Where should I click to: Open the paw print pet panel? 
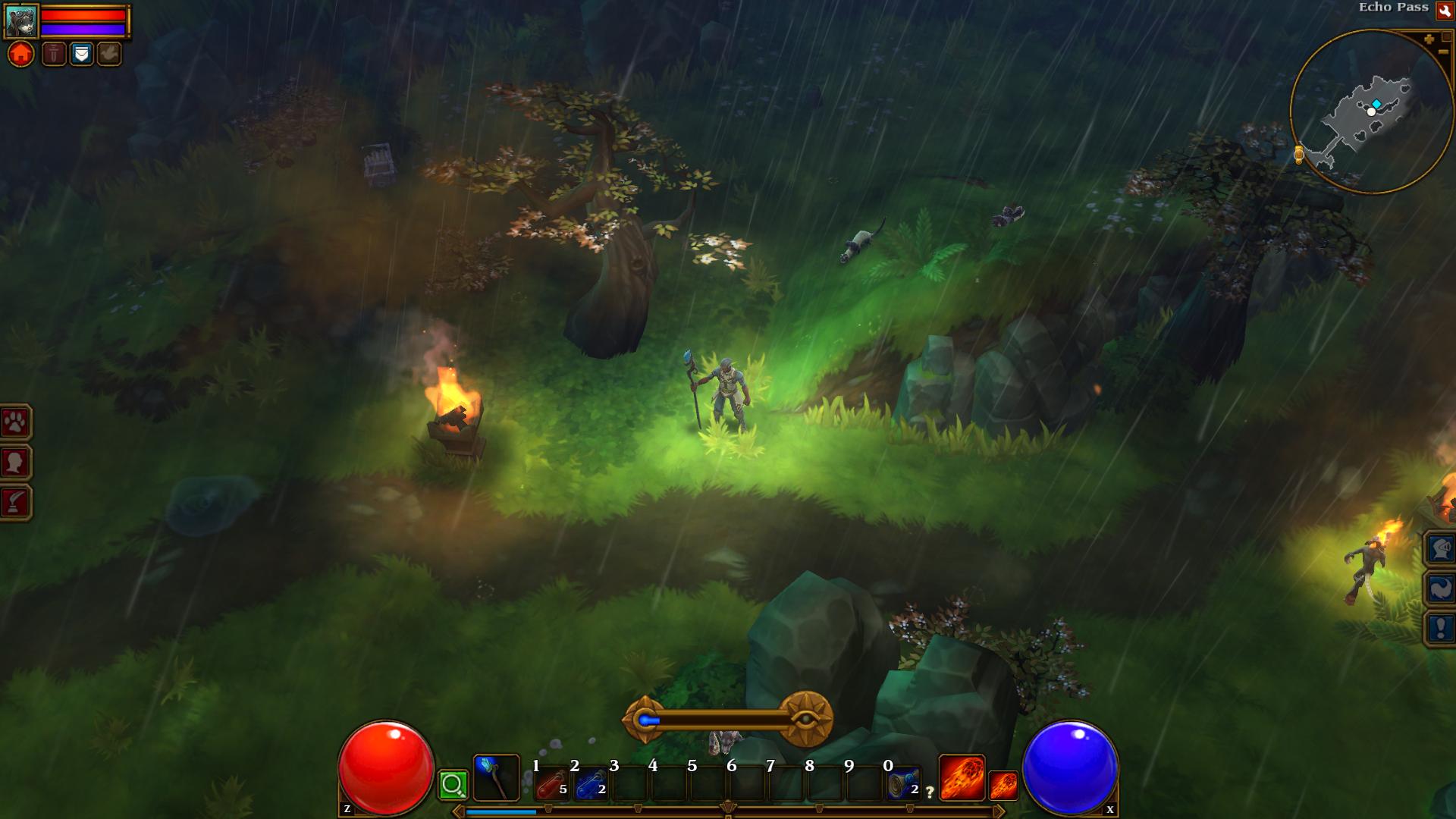pyautogui.click(x=16, y=422)
